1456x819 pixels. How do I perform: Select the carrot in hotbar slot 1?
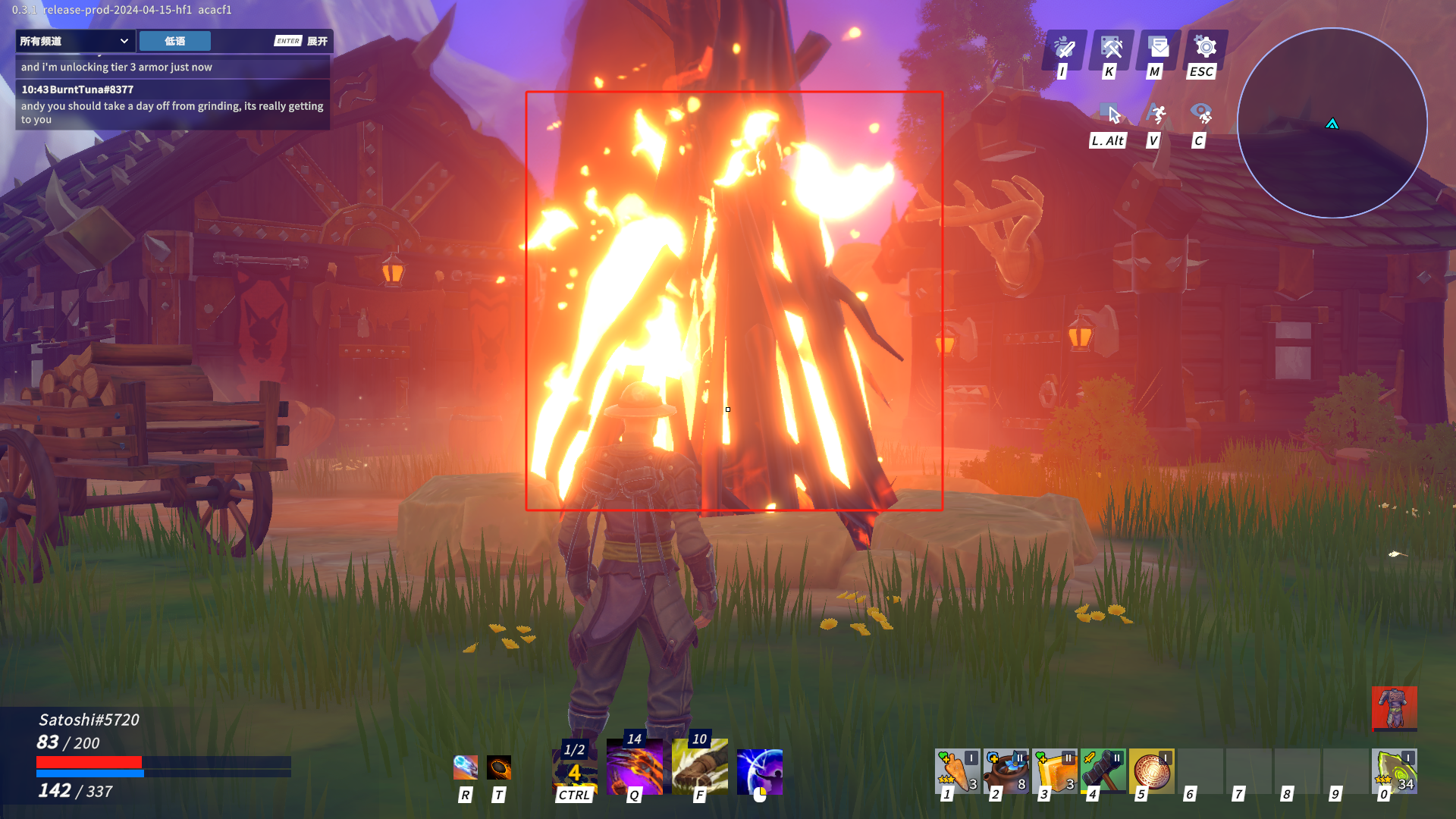[957, 771]
